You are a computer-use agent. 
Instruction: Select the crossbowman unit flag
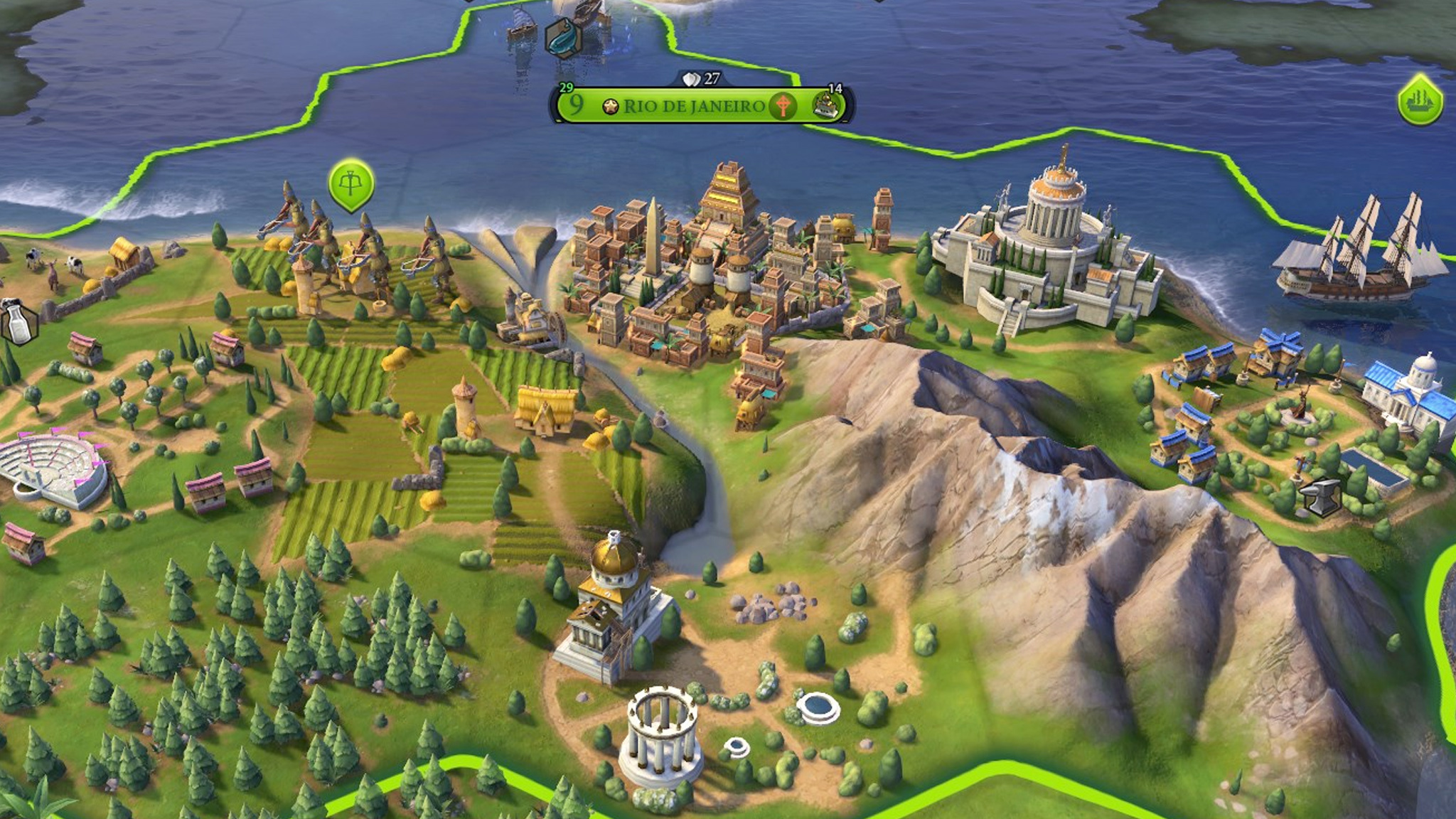coord(351,183)
